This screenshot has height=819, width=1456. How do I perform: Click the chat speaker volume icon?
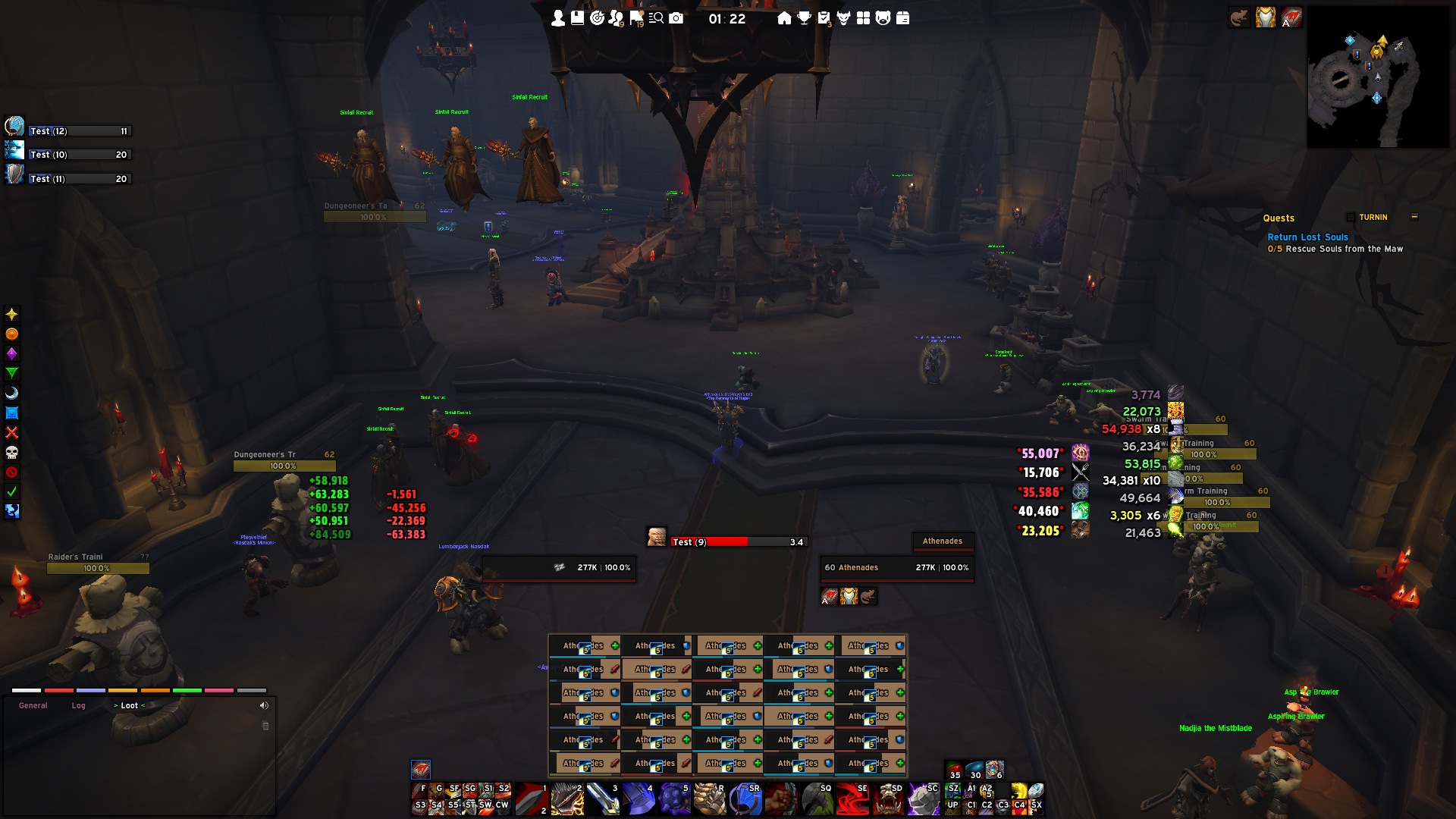[264, 706]
